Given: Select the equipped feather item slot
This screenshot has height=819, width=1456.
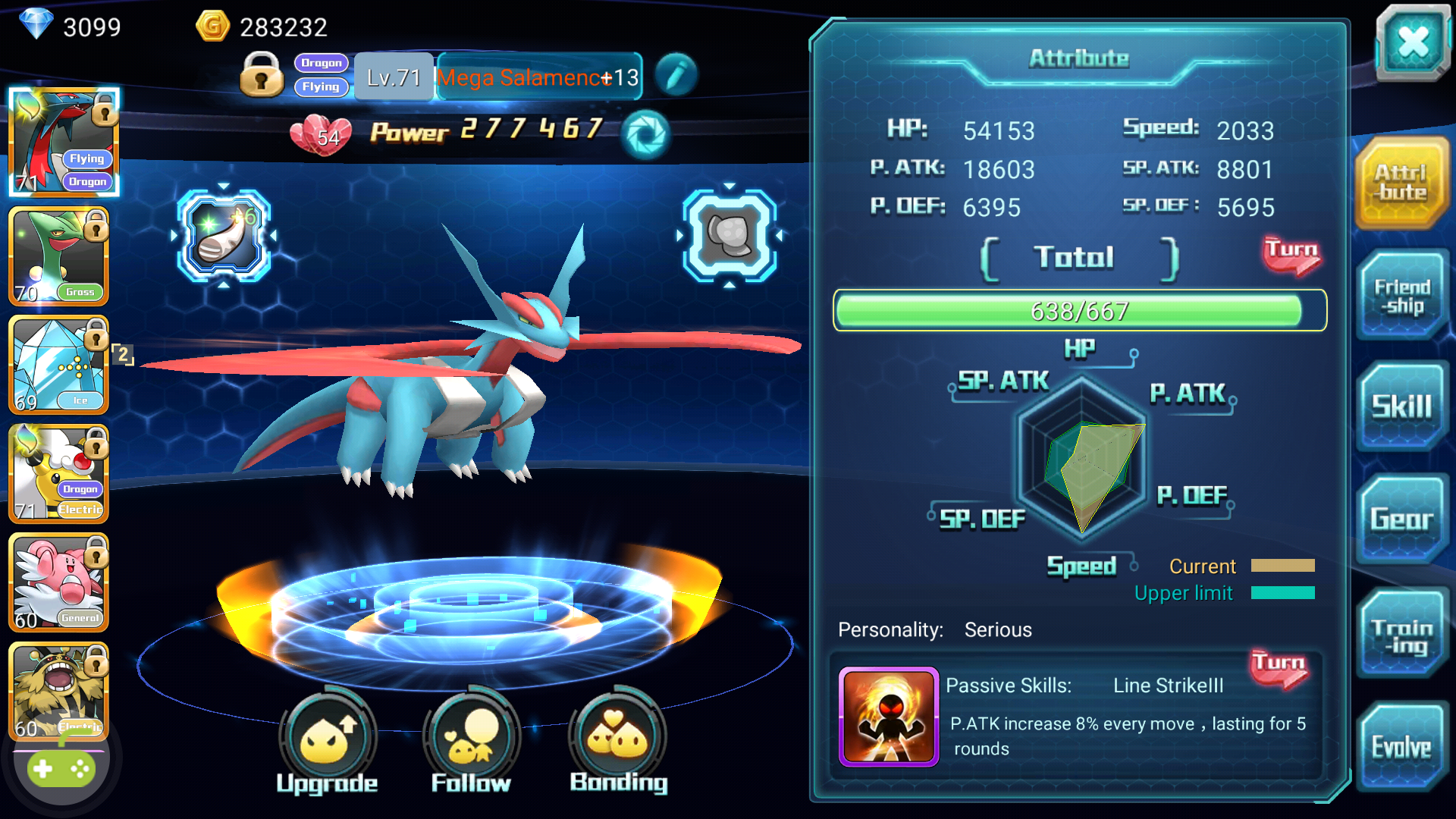Looking at the screenshot, I should click(224, 236).
